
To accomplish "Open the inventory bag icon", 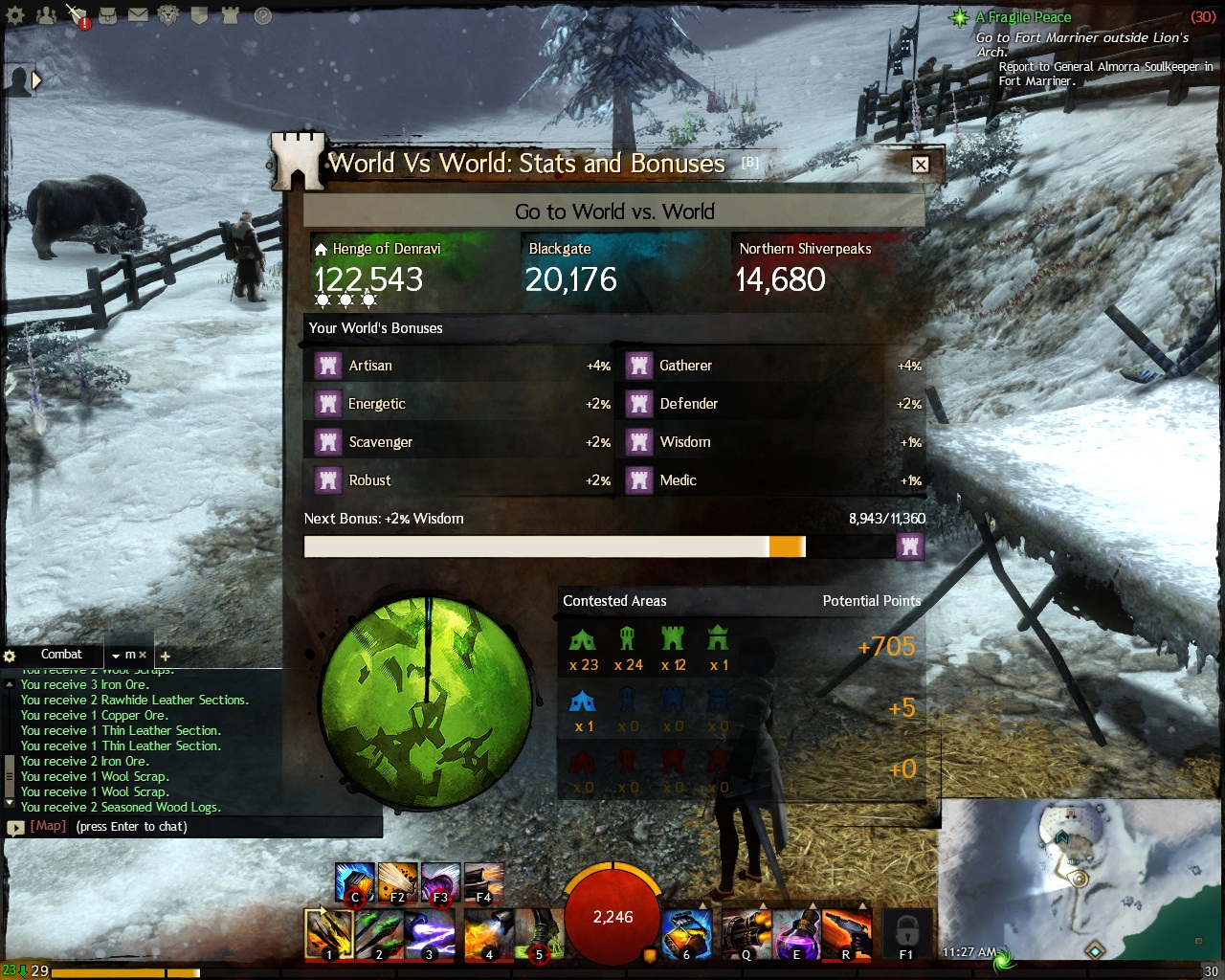I will [x=108, y=15].
